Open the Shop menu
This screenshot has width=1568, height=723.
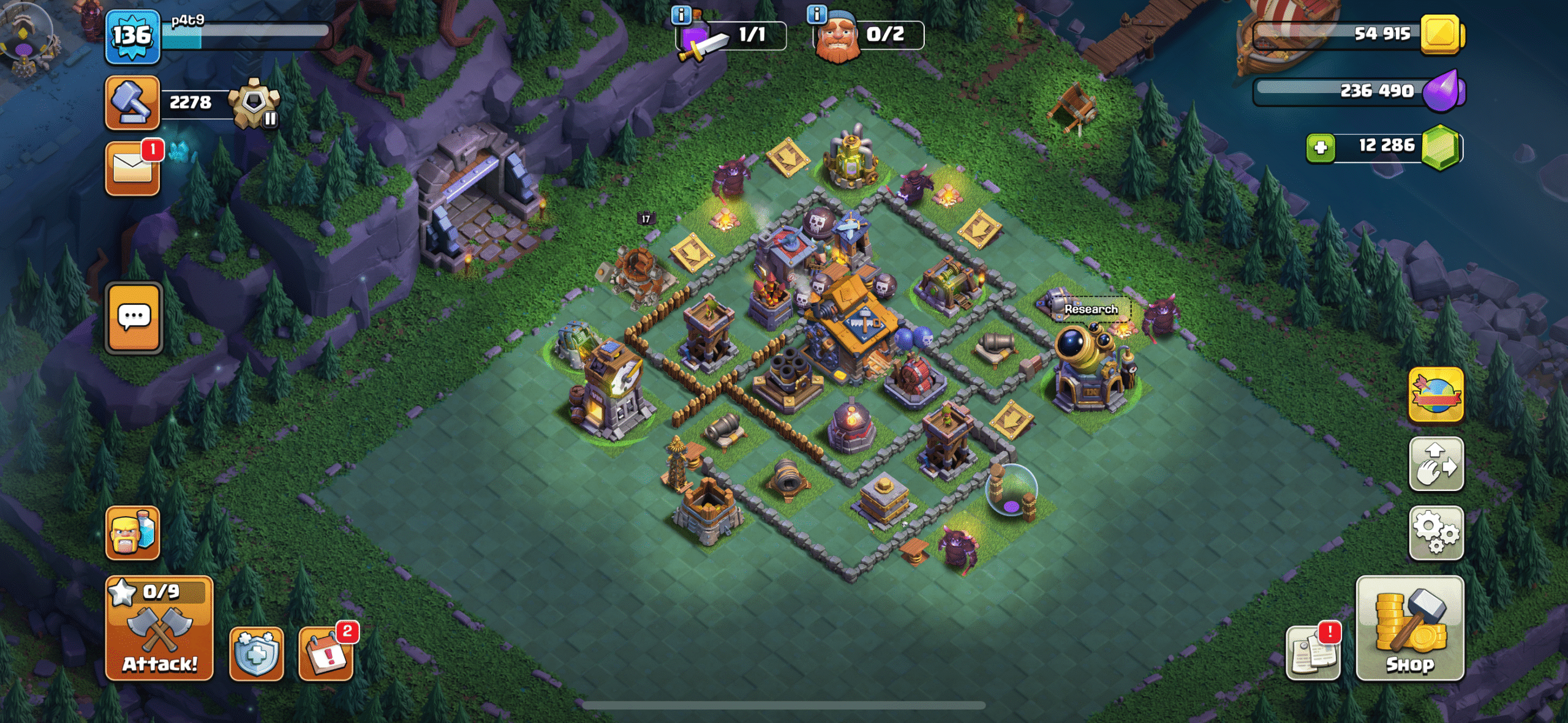[x=1409, y=628]
